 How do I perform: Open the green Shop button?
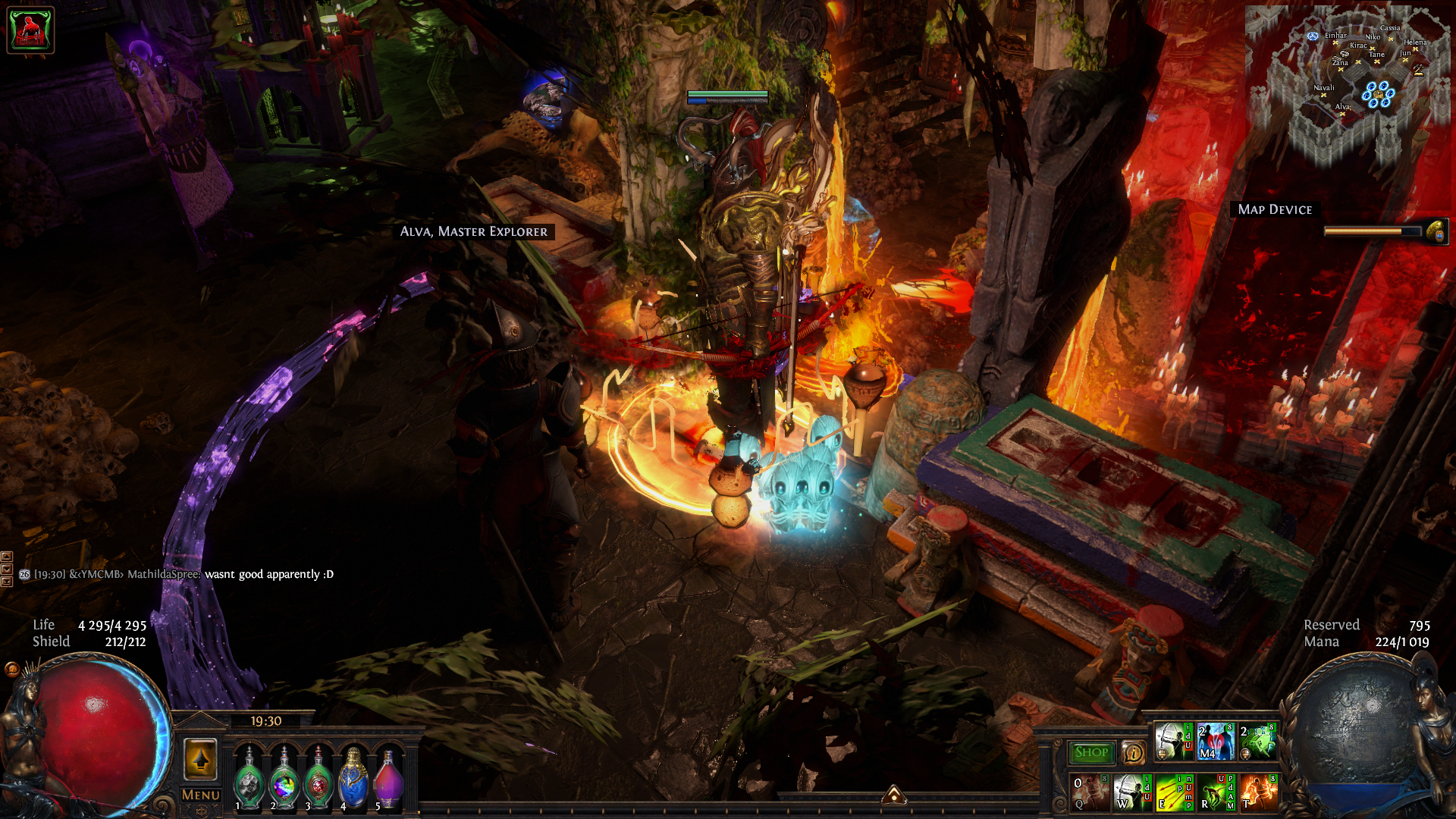[x=1091, y=752]
